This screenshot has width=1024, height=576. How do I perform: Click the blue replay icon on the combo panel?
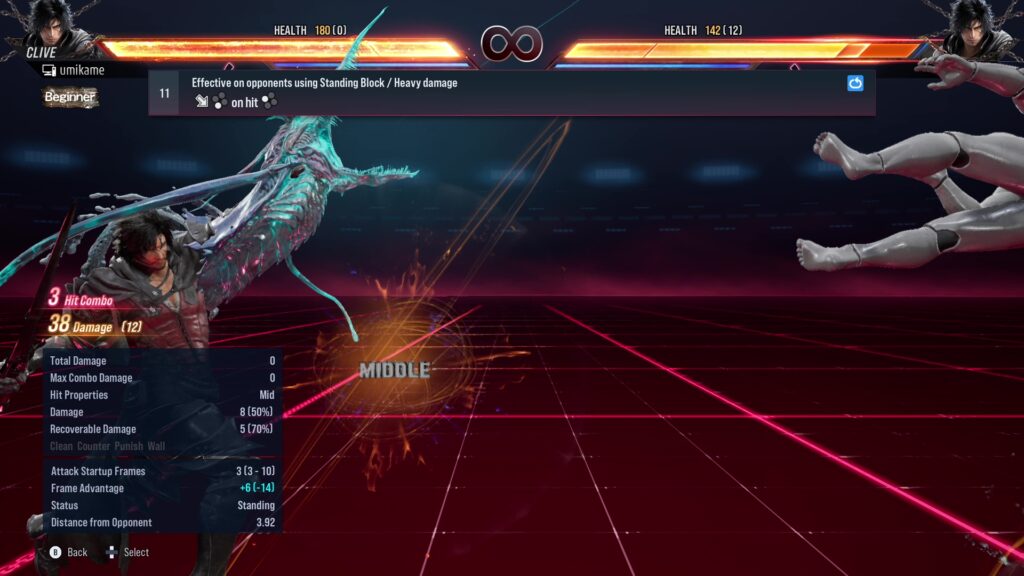point(855,84)
